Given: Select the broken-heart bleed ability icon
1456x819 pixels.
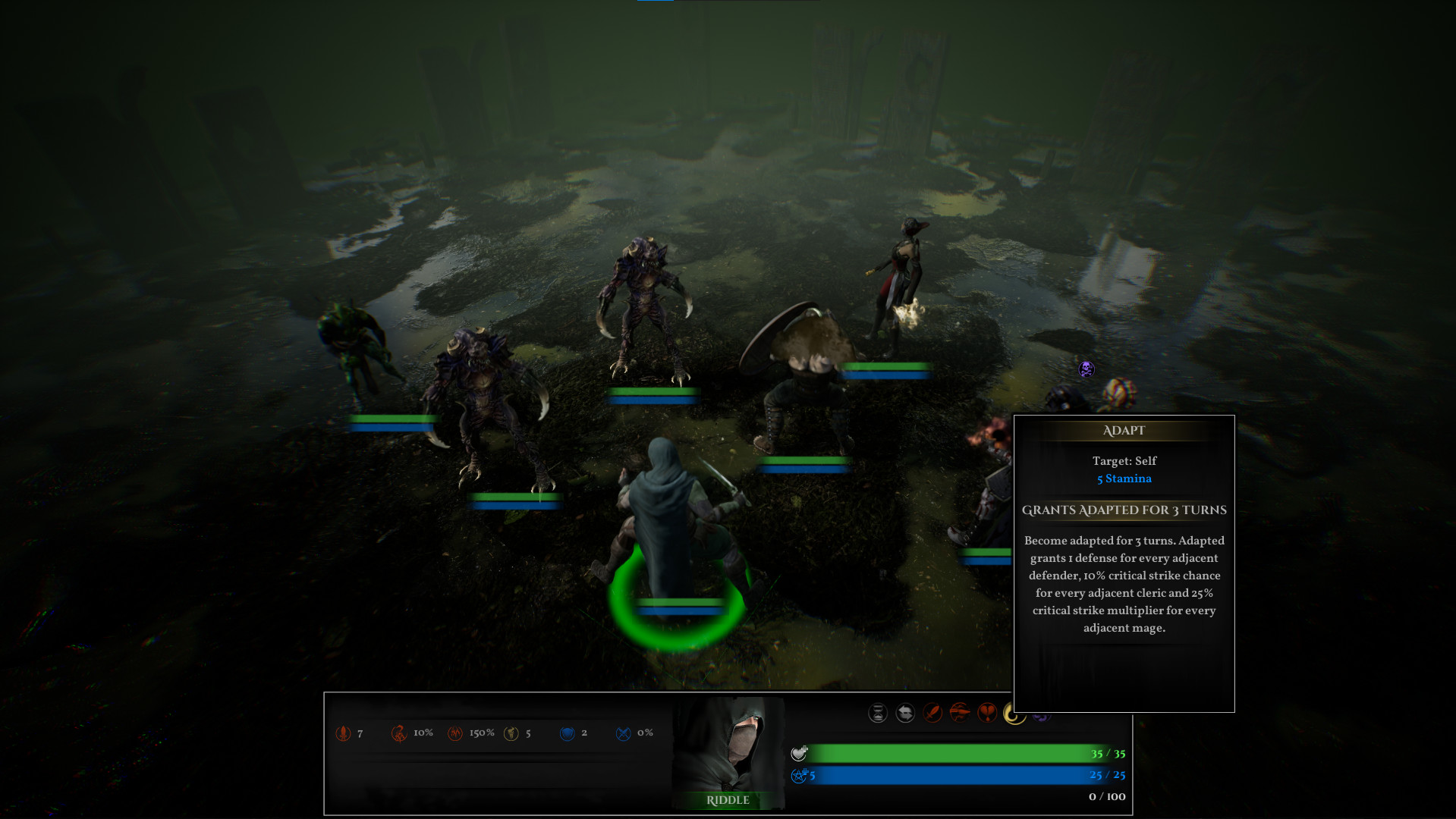Looking at the screenshot, I should [x=987, y=714].
